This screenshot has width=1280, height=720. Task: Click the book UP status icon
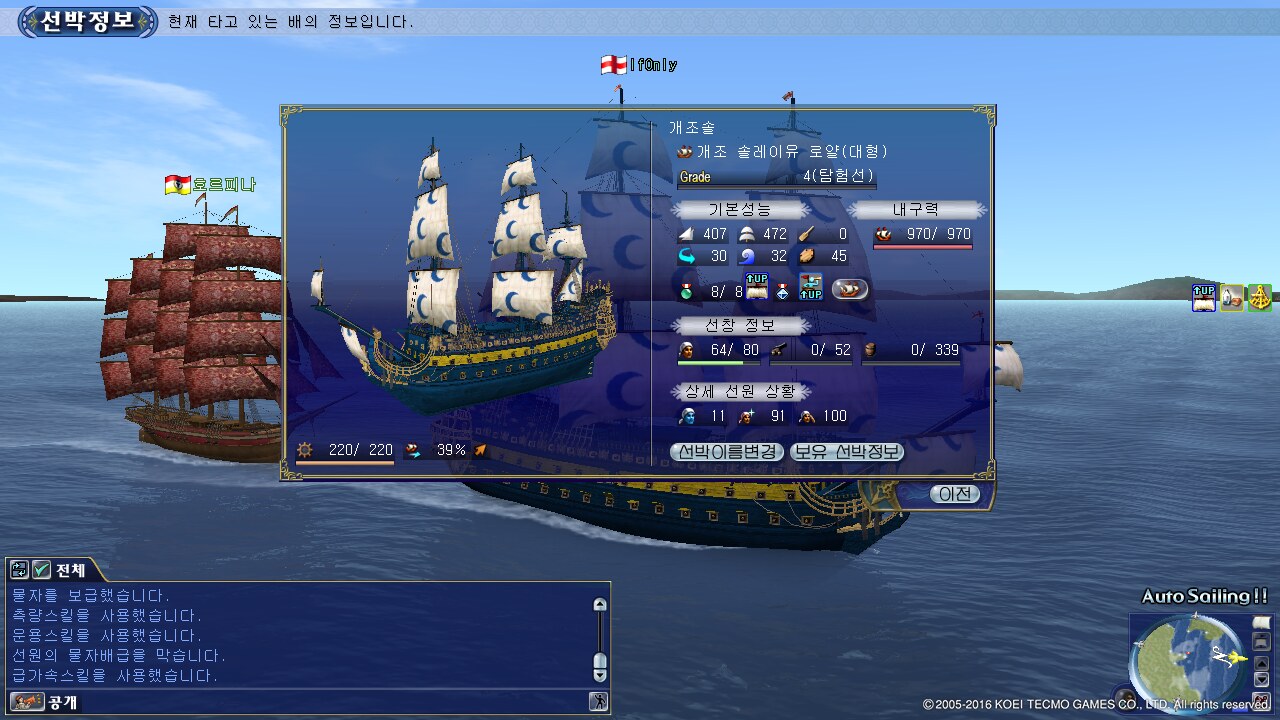tap(1203, 297)
